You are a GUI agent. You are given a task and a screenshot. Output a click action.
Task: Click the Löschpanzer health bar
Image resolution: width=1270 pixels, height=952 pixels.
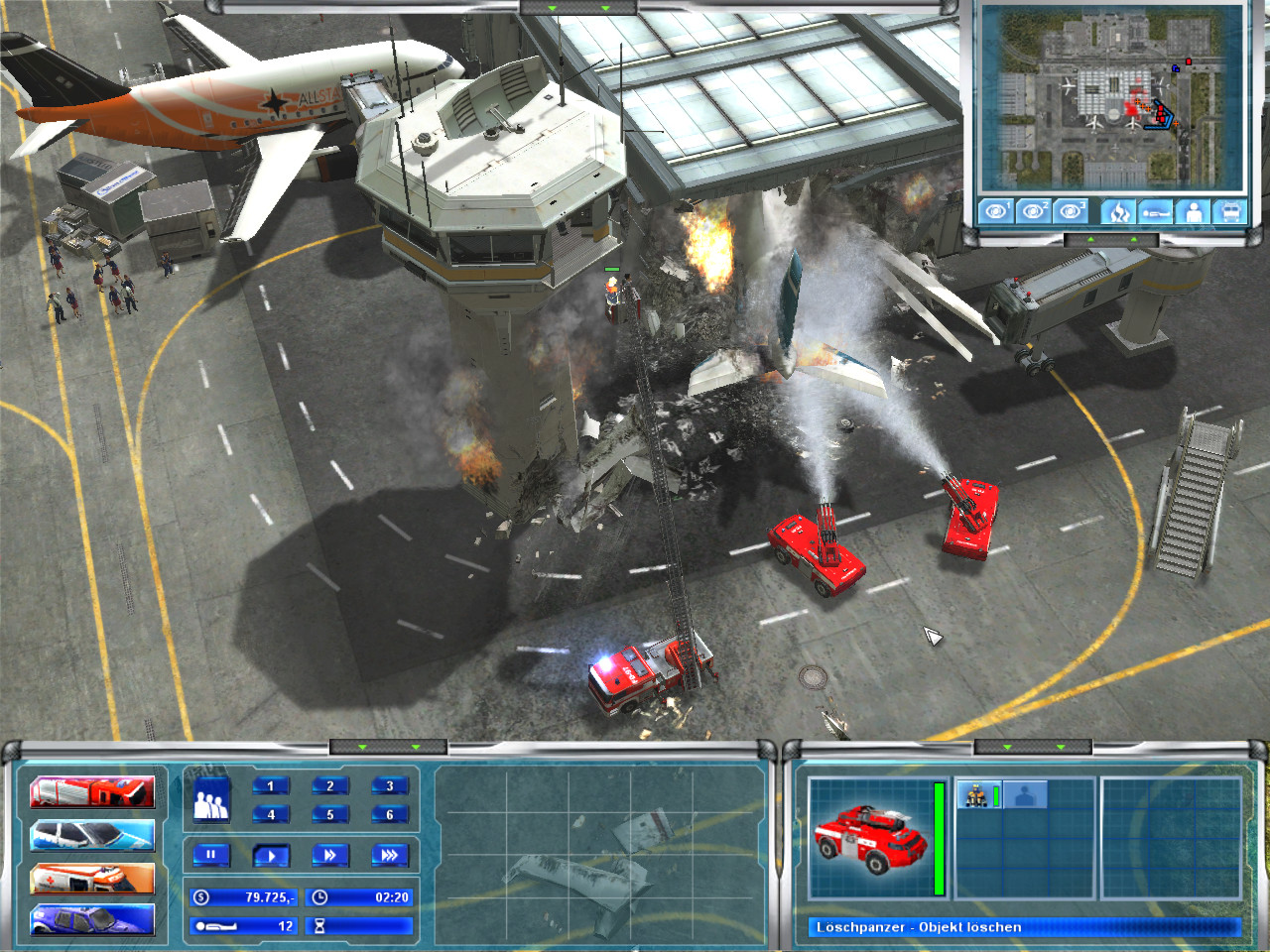point(939,837)
